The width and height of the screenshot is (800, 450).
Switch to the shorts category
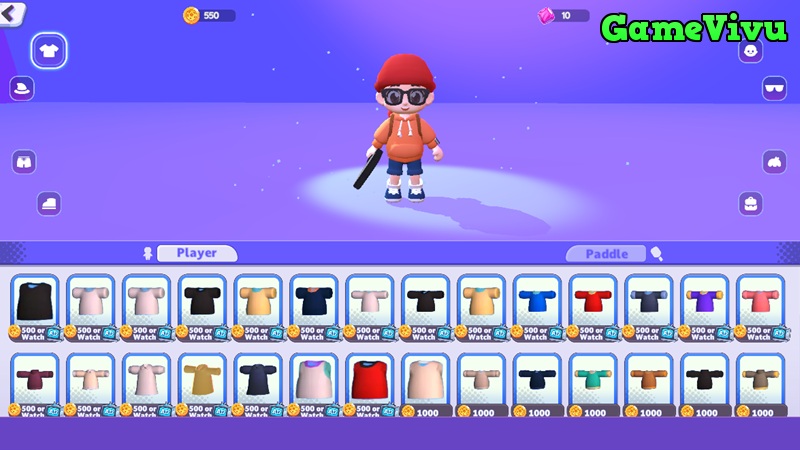click(x=24, y=161)
